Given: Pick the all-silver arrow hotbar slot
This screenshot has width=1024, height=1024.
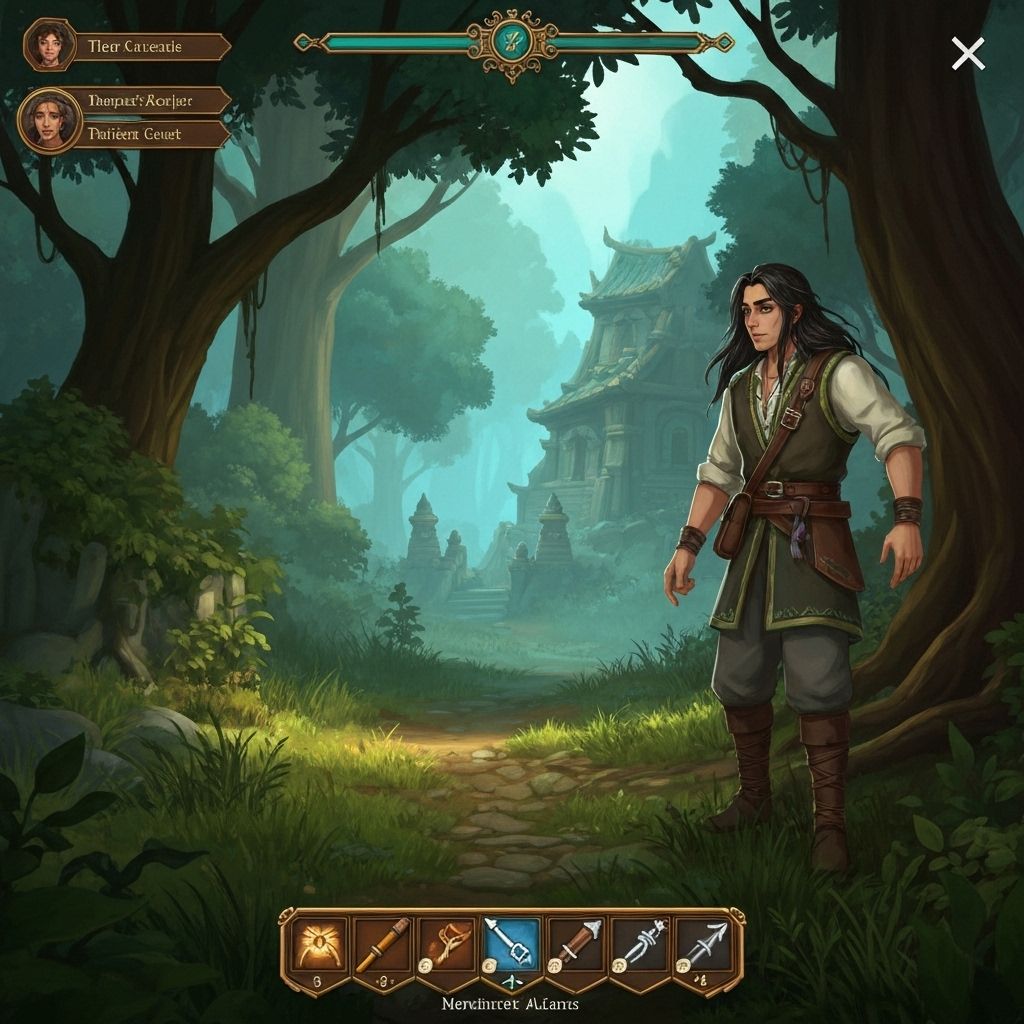Looking at the screenshot, I should 705,944.
